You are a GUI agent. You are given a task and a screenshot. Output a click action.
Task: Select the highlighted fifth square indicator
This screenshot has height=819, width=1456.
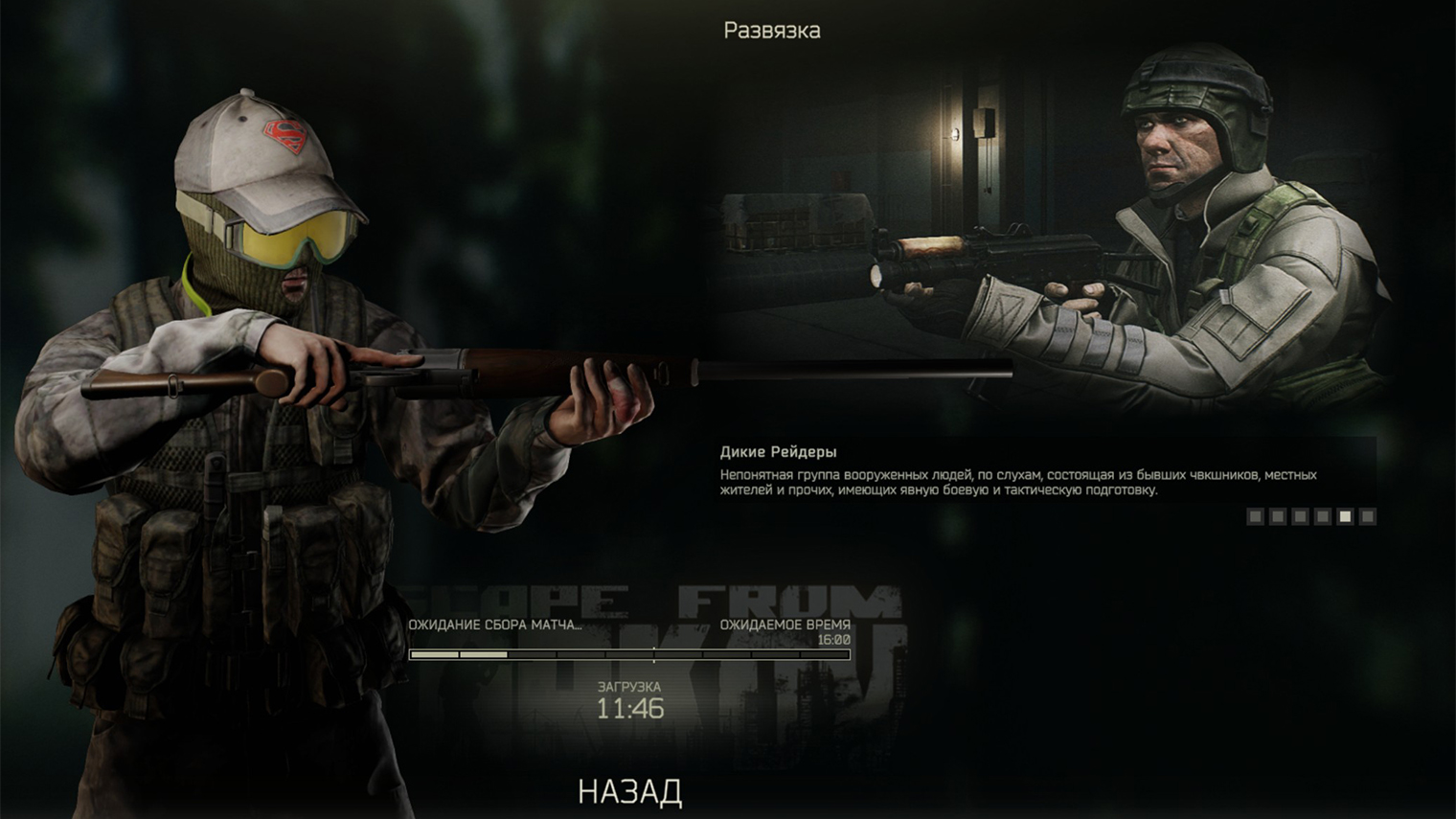tap(1347, 516)
